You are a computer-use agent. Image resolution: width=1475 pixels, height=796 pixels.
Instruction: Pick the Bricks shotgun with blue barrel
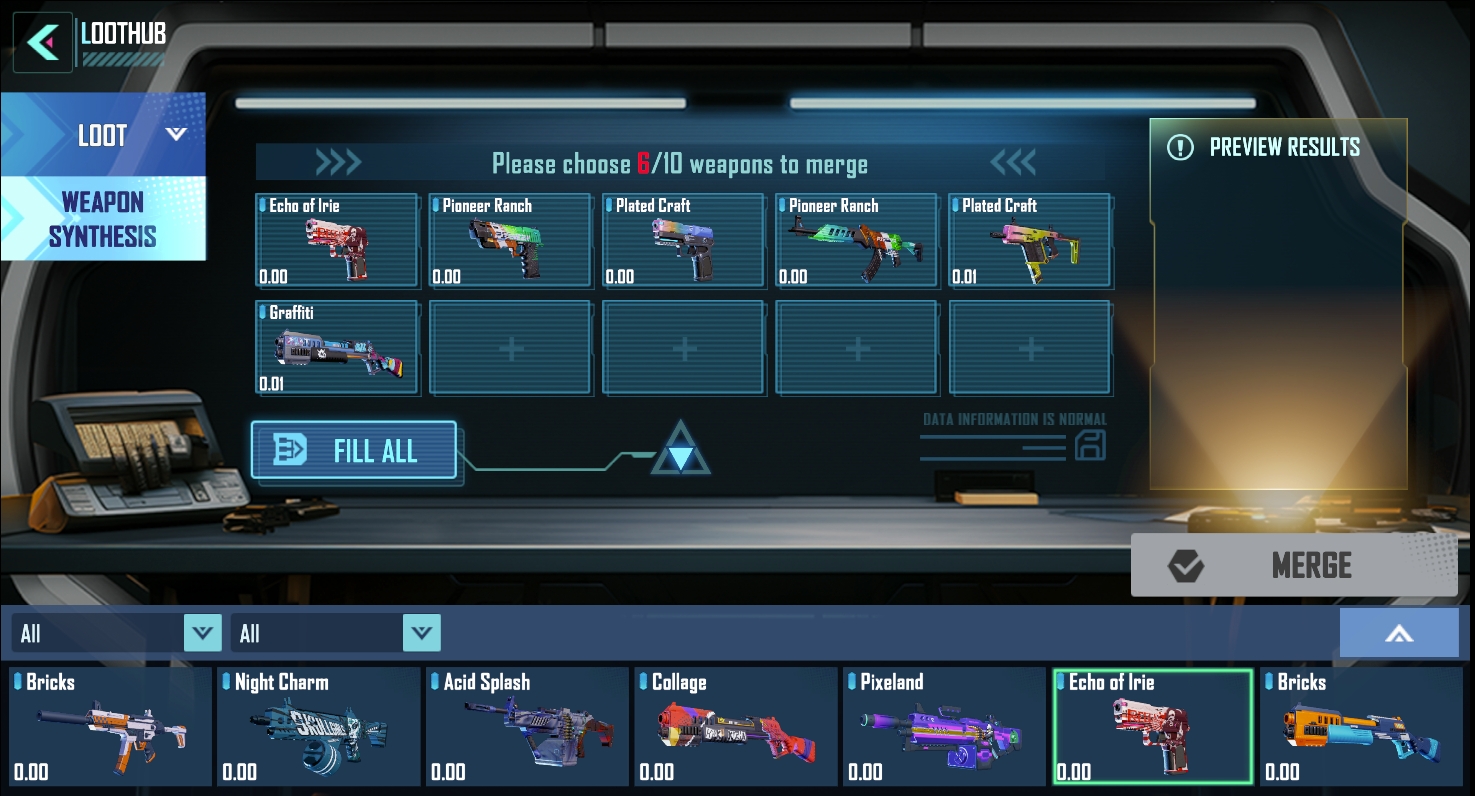(1361, 727)
